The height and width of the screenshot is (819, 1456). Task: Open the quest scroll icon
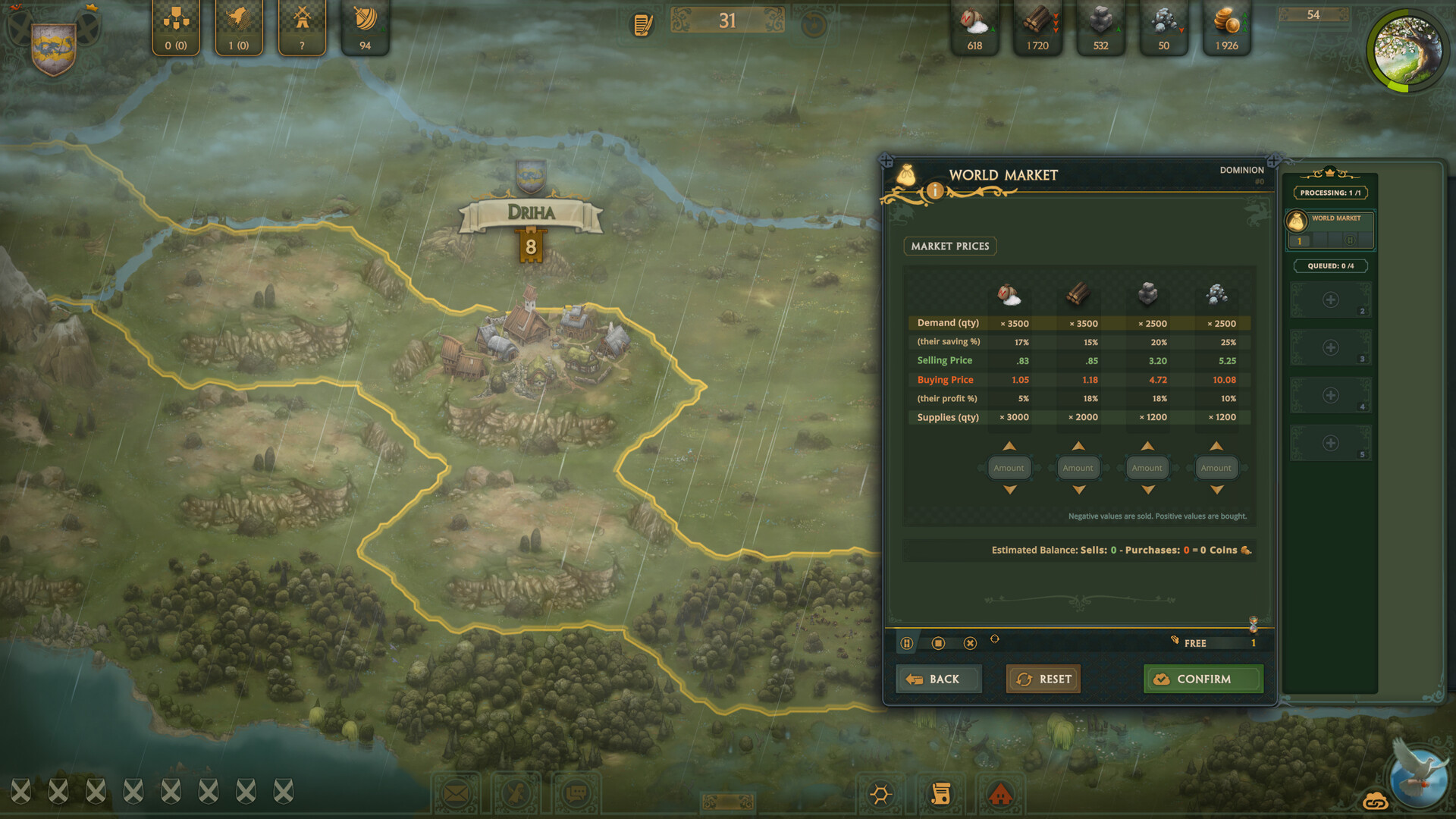(x=940, y=793)
